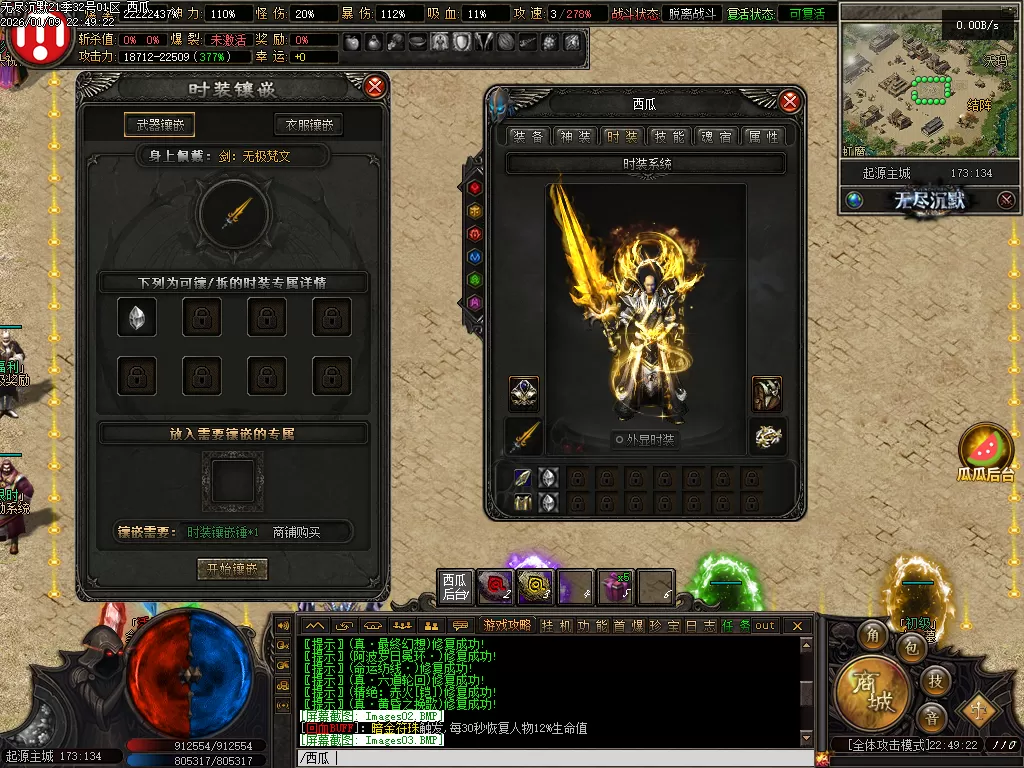Switch to the 神装 divine gear tab

575,137
